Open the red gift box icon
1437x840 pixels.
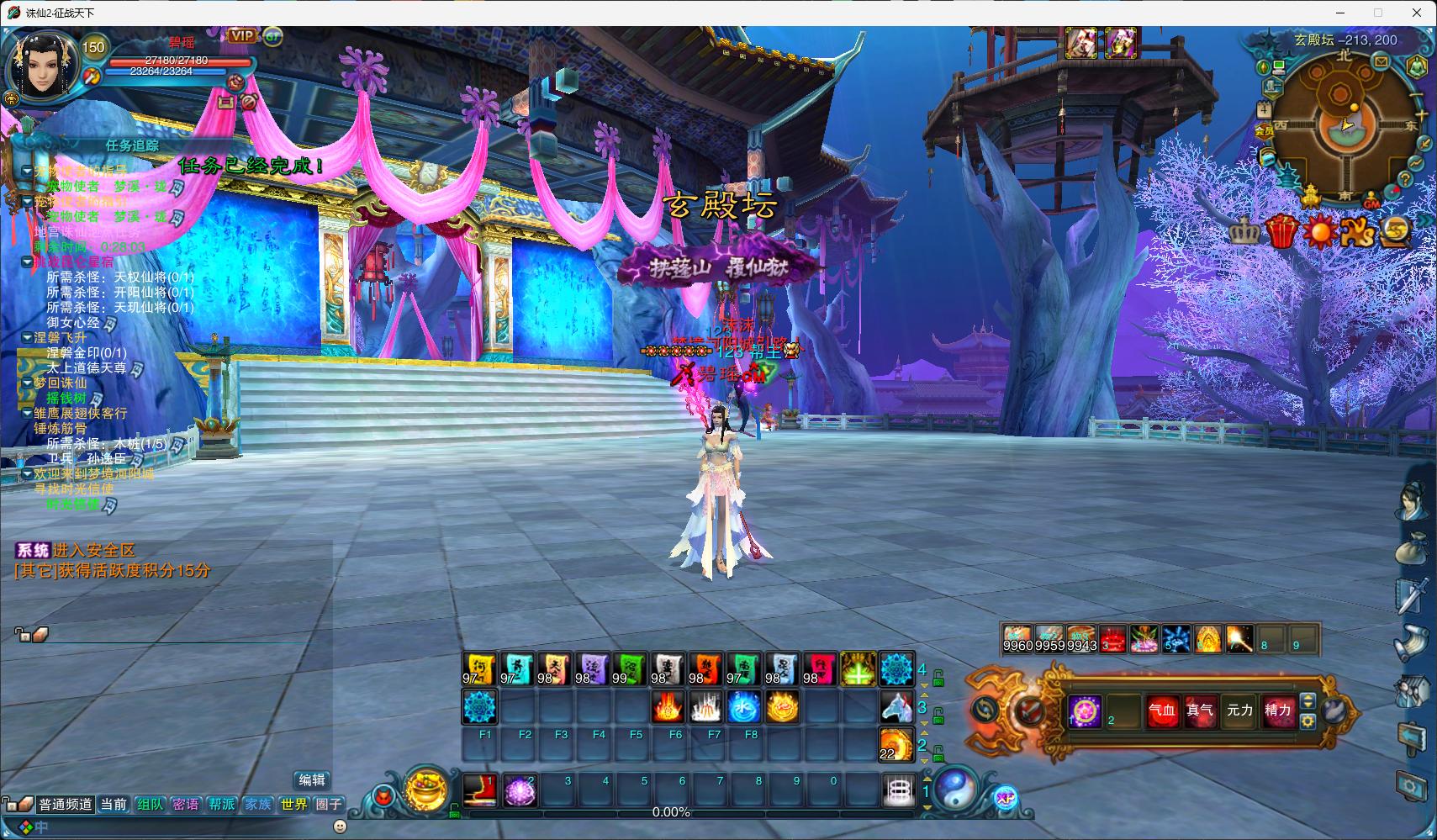[x=1281, y=231]
